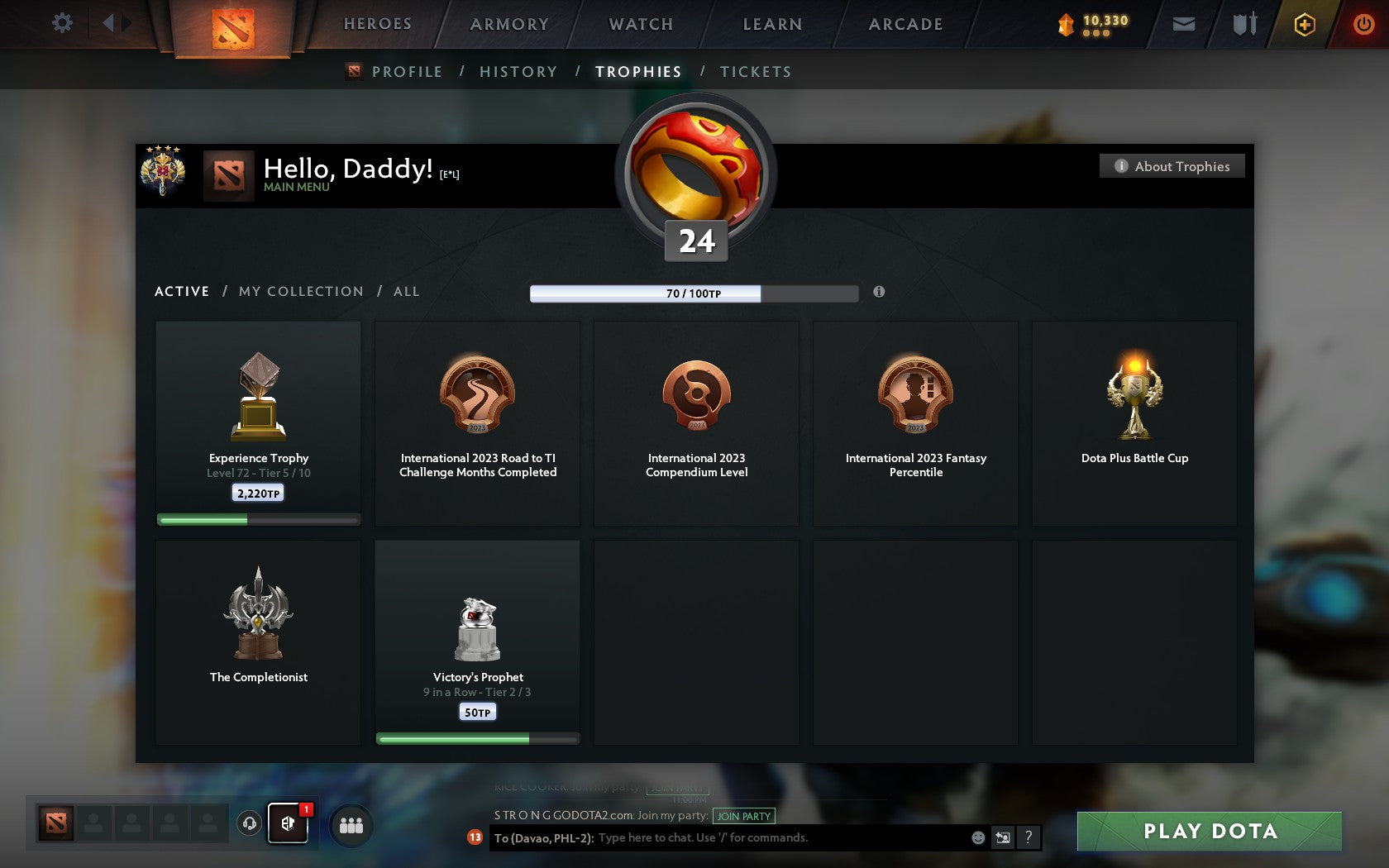This screenshot has width=1389, height=868.
Task: Click the 70/100TP progress bar
Action: [x=694, y=293]
